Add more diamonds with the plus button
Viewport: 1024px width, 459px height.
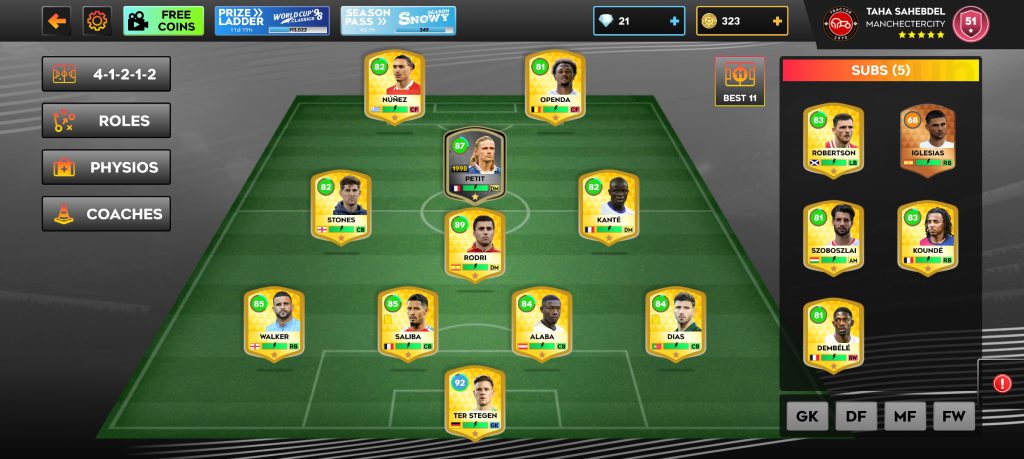pos(673,21)
